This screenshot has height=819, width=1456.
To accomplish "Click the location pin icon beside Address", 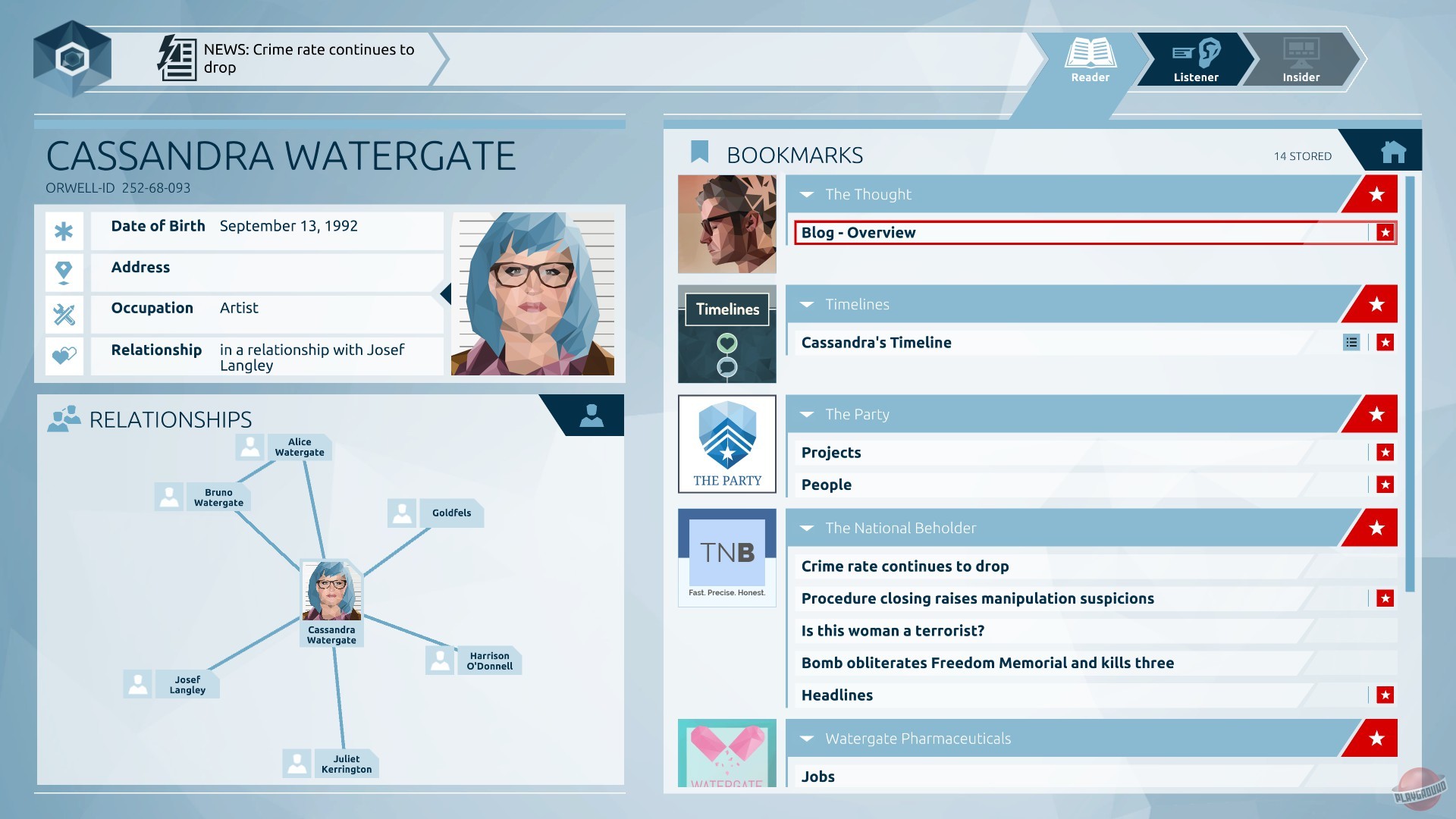I will click(x=64, y=268).
